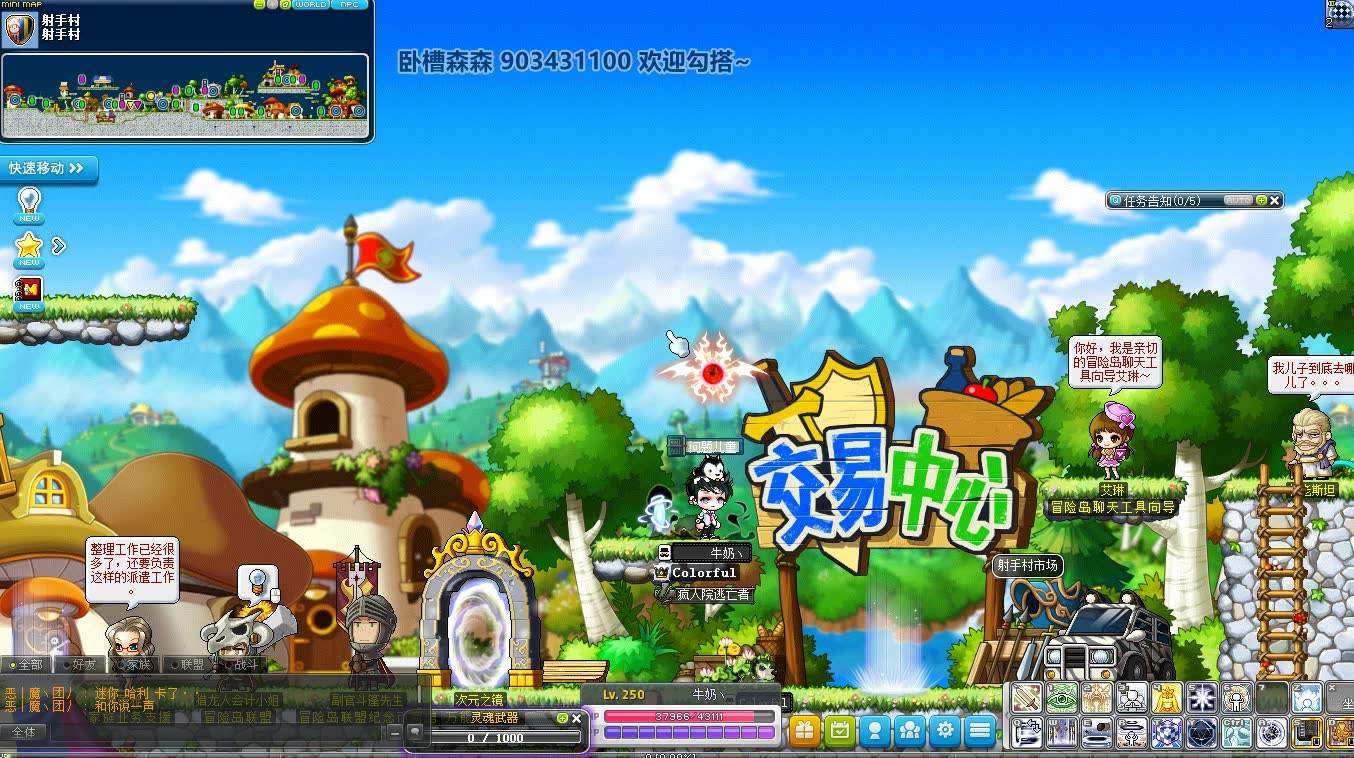The image size is (1354, 758).
Task: Open the green calendar check-in icon
Action: click(841, 731)
